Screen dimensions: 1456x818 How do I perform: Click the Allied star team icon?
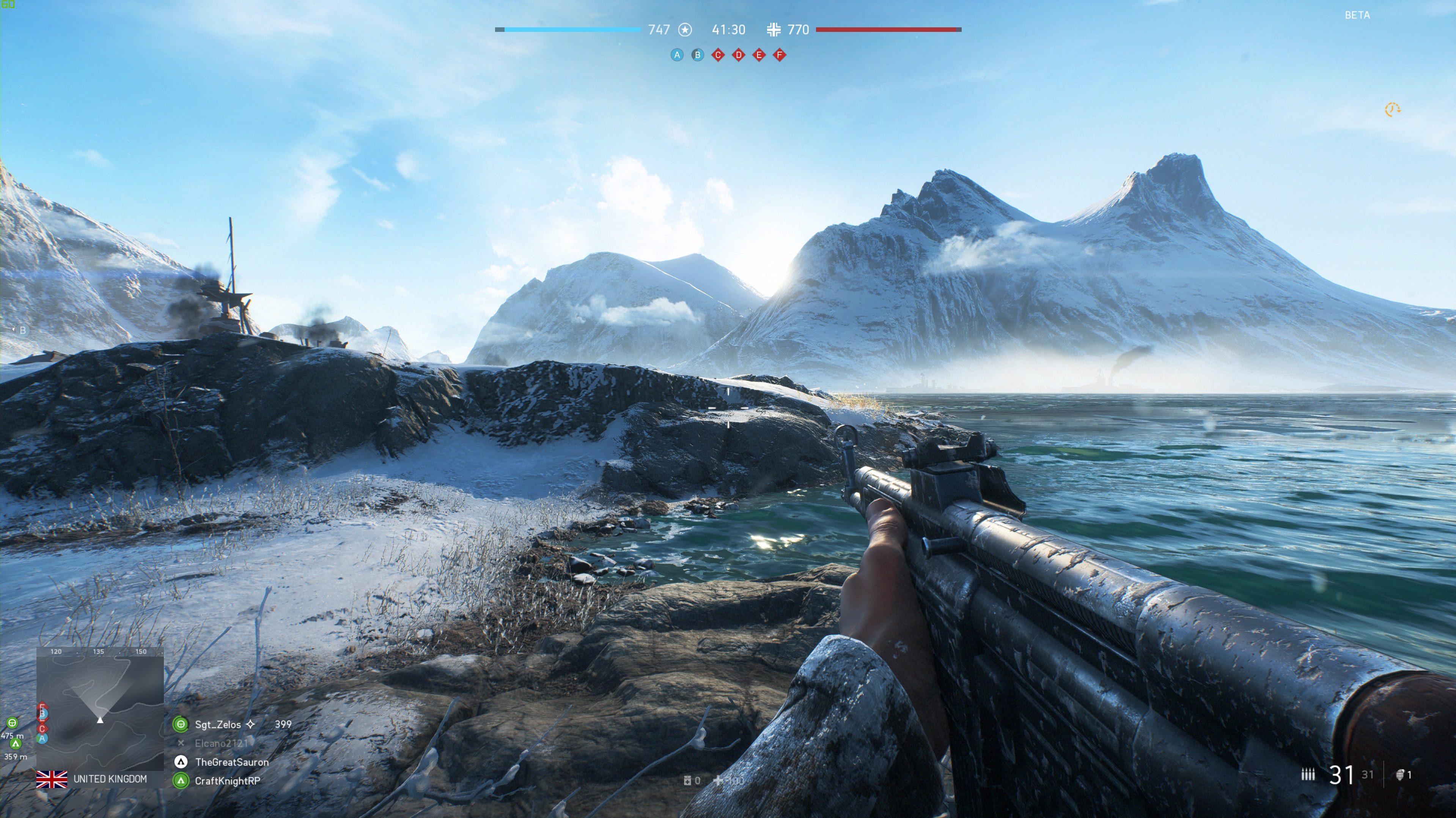pyautogui.click(x=685, y=29)
